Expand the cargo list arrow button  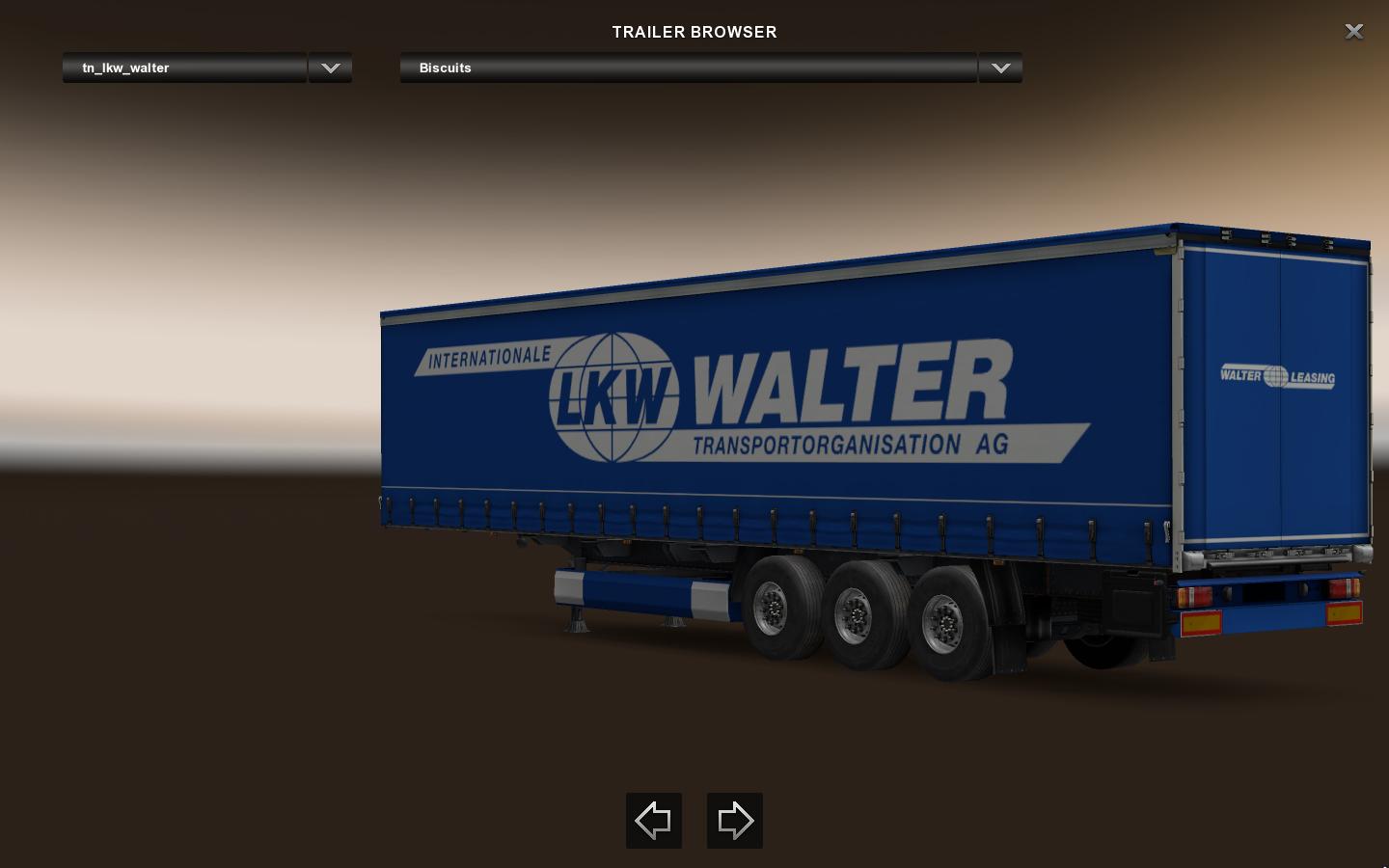coord(1000,68)
